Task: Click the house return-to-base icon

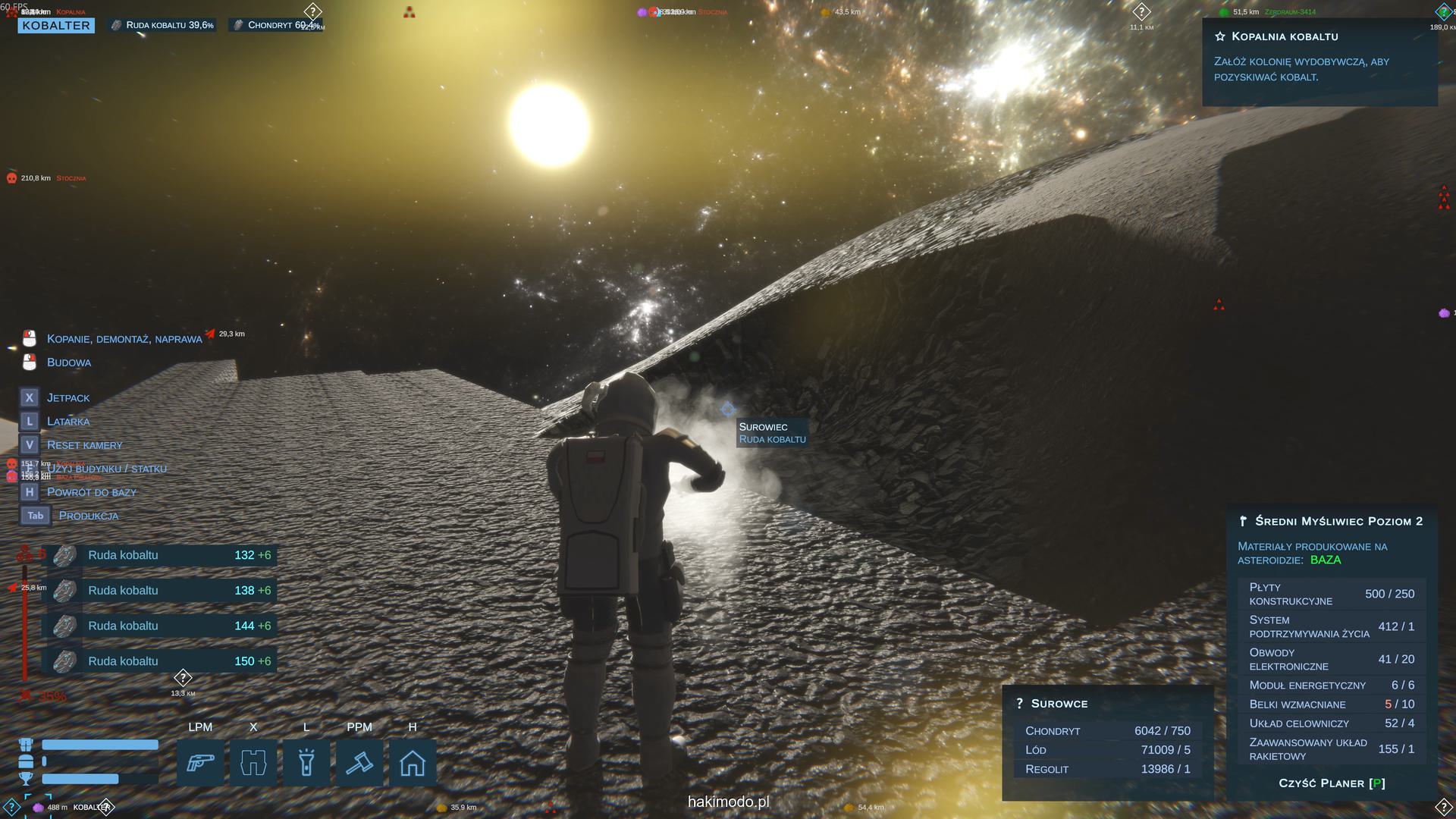Action: click(x=413, y=762)
